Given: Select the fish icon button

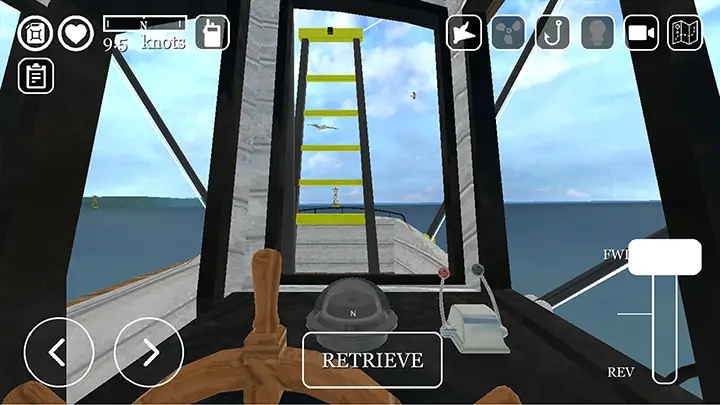Looking at the screenshot, I should tap(464, 33).
